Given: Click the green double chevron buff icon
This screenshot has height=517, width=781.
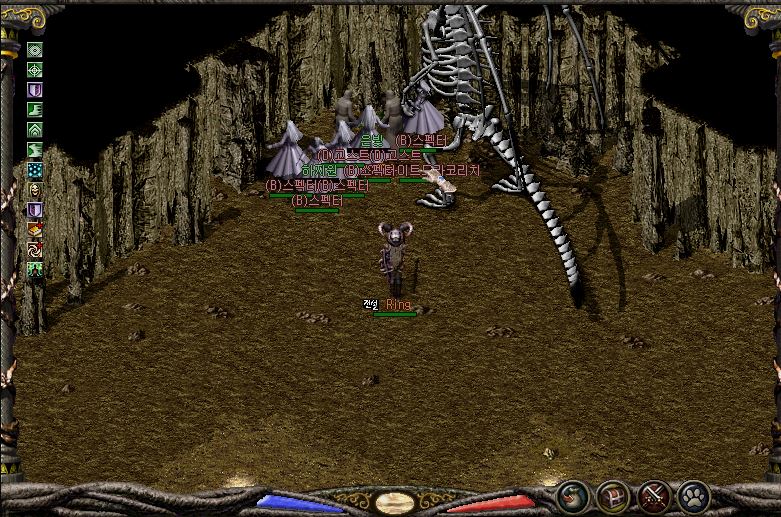Looking at the screenshot, I should pos(35,130).
